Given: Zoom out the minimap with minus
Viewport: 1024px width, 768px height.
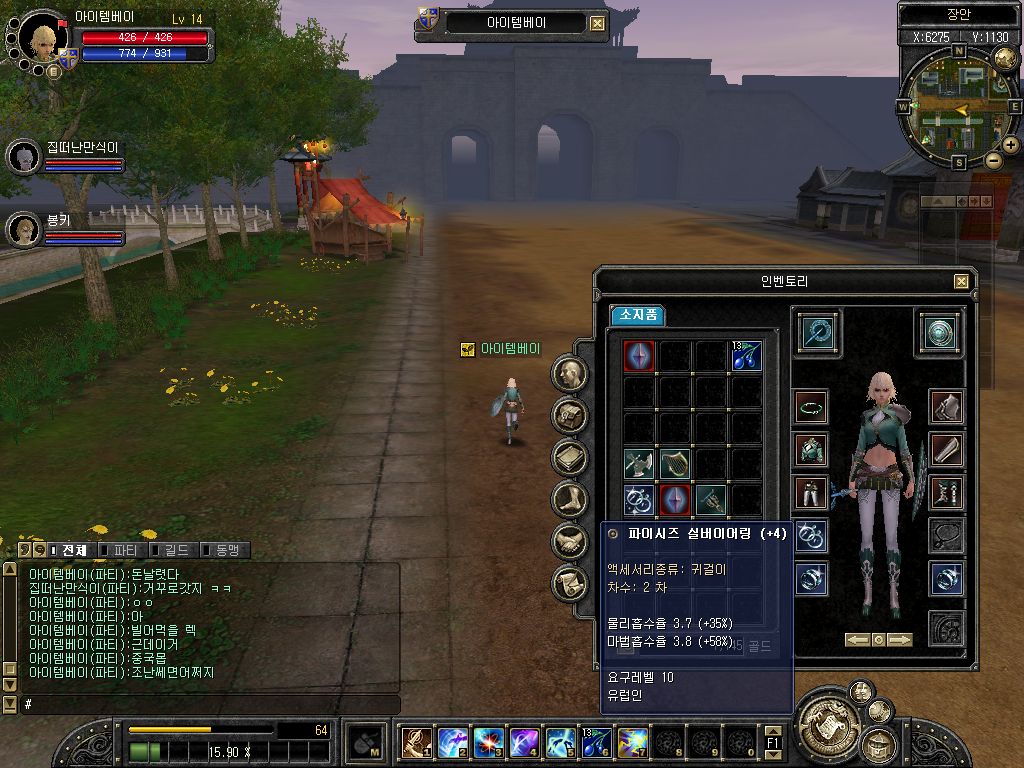Looking at the screenshot, I should [x=993, y=160].
